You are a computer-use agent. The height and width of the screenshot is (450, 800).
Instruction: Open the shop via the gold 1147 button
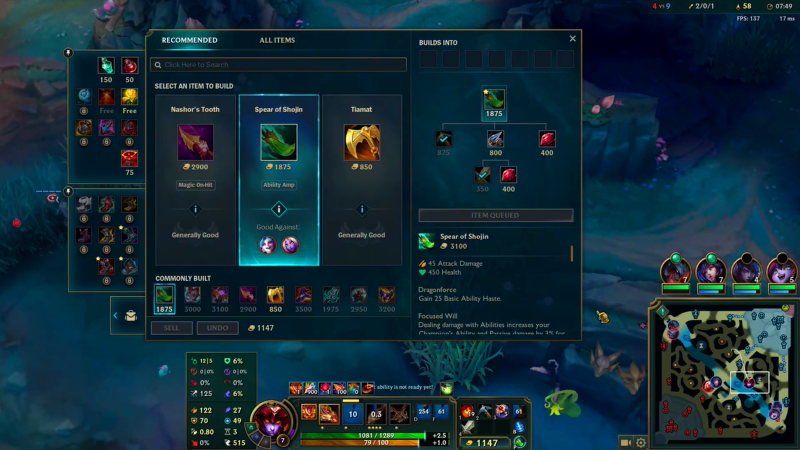(x=487, y=442)
